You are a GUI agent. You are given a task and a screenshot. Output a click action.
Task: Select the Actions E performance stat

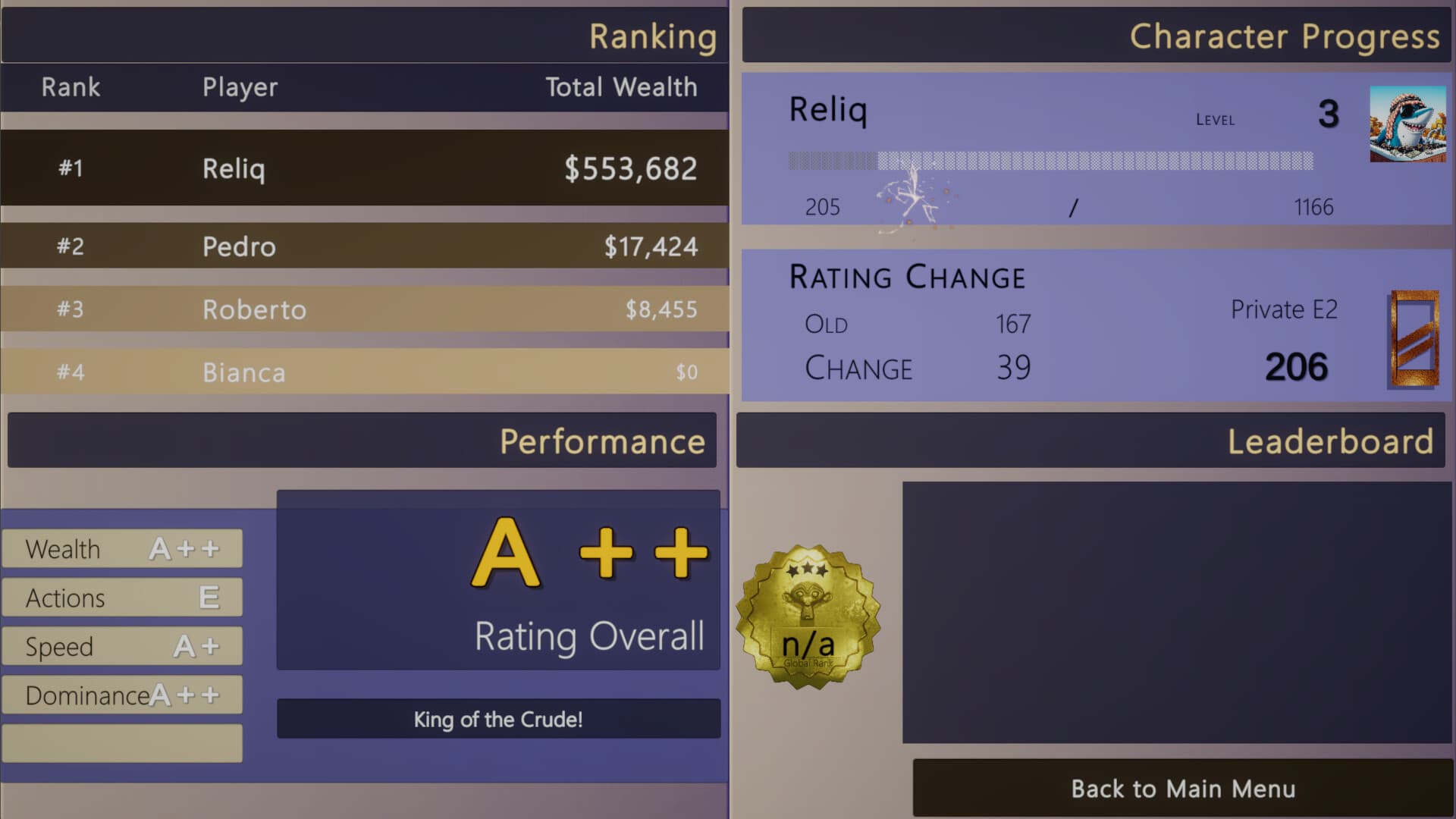coord(121,597)
